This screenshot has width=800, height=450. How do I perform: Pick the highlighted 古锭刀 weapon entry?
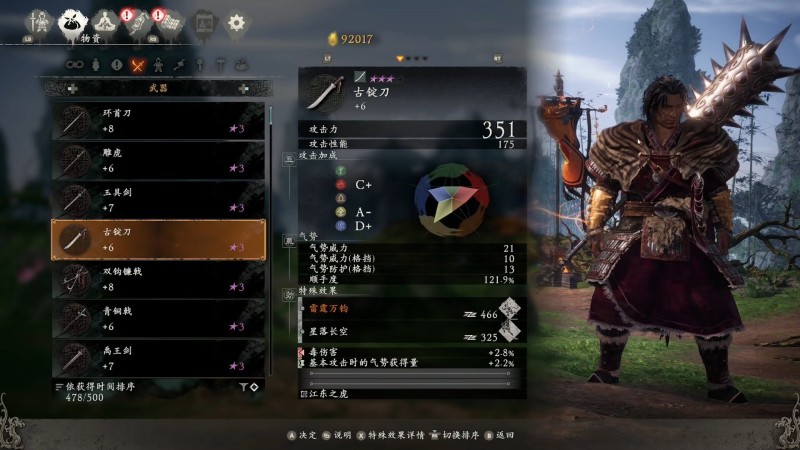coord(157,239)
